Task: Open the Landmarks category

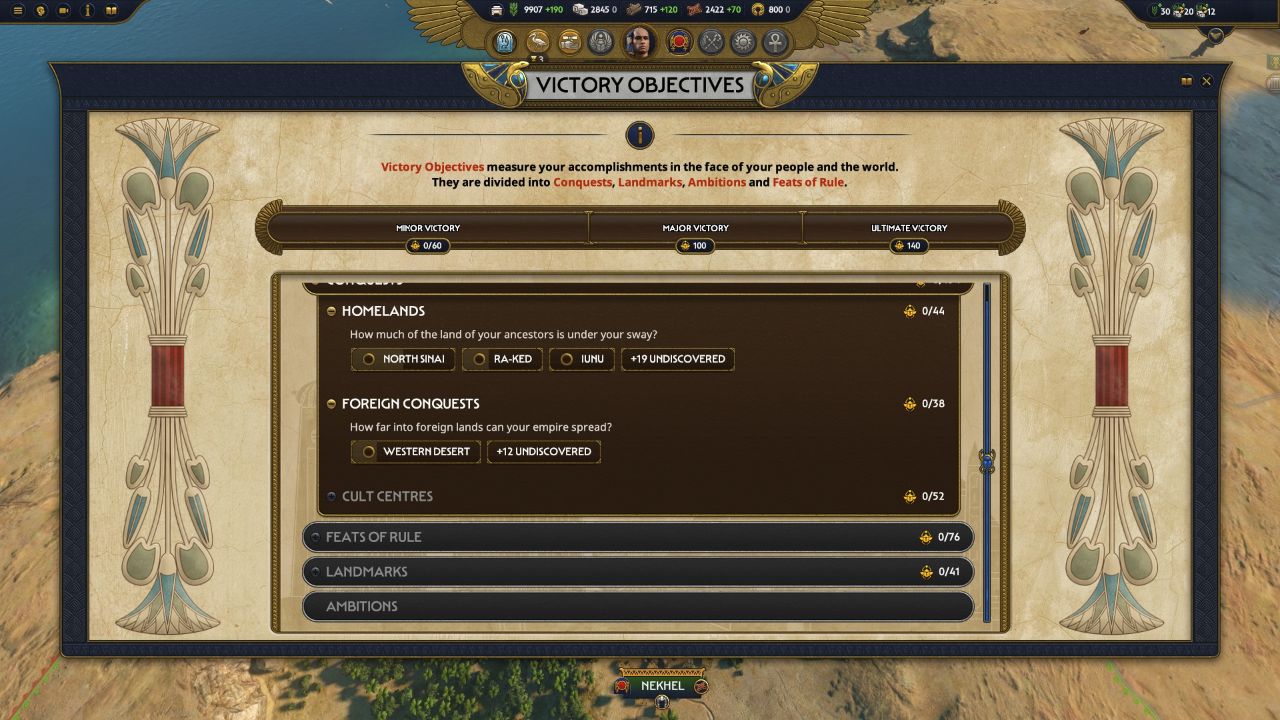Action: click(369, 572)
